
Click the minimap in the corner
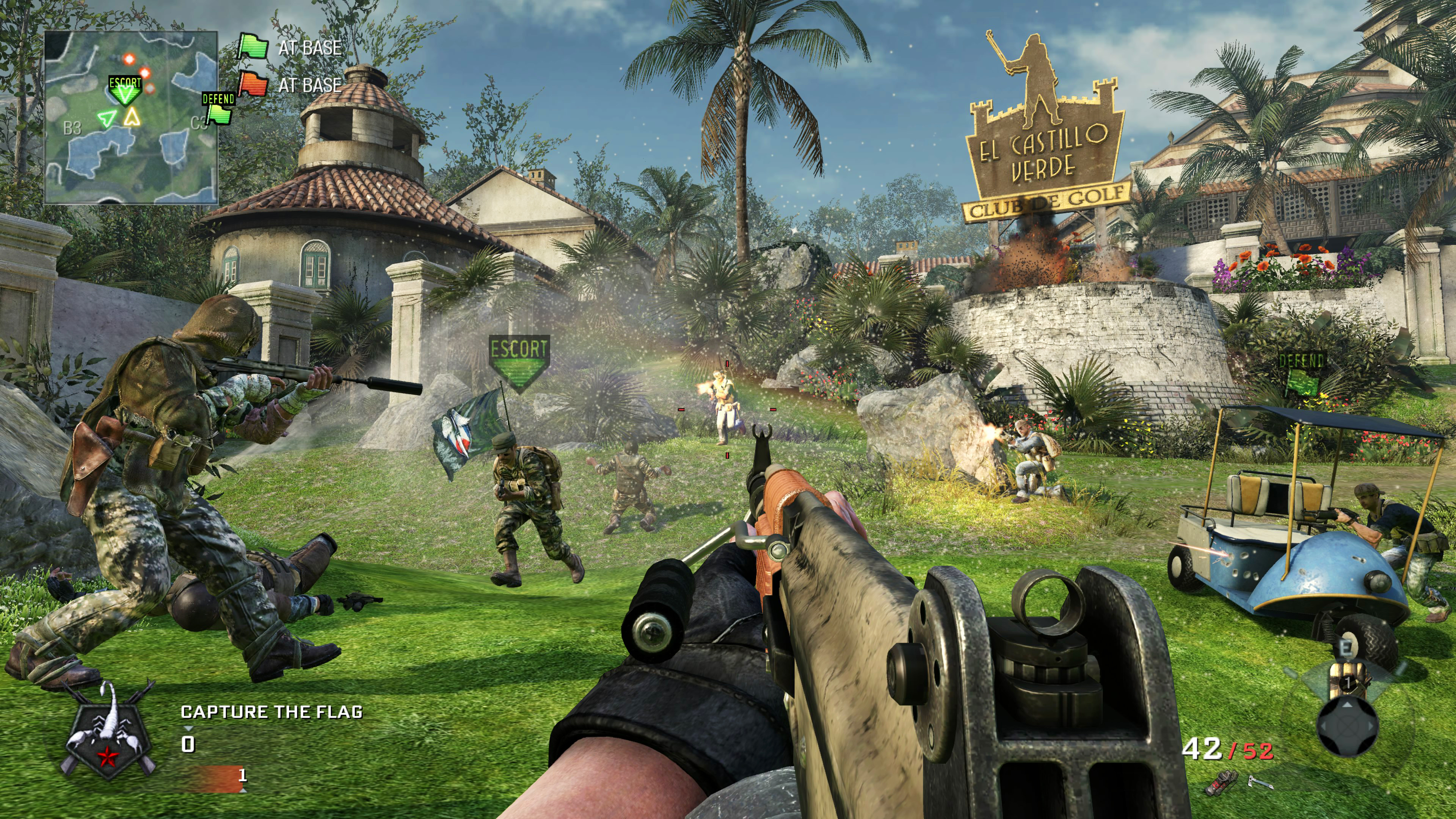click(x=131, y=117)
